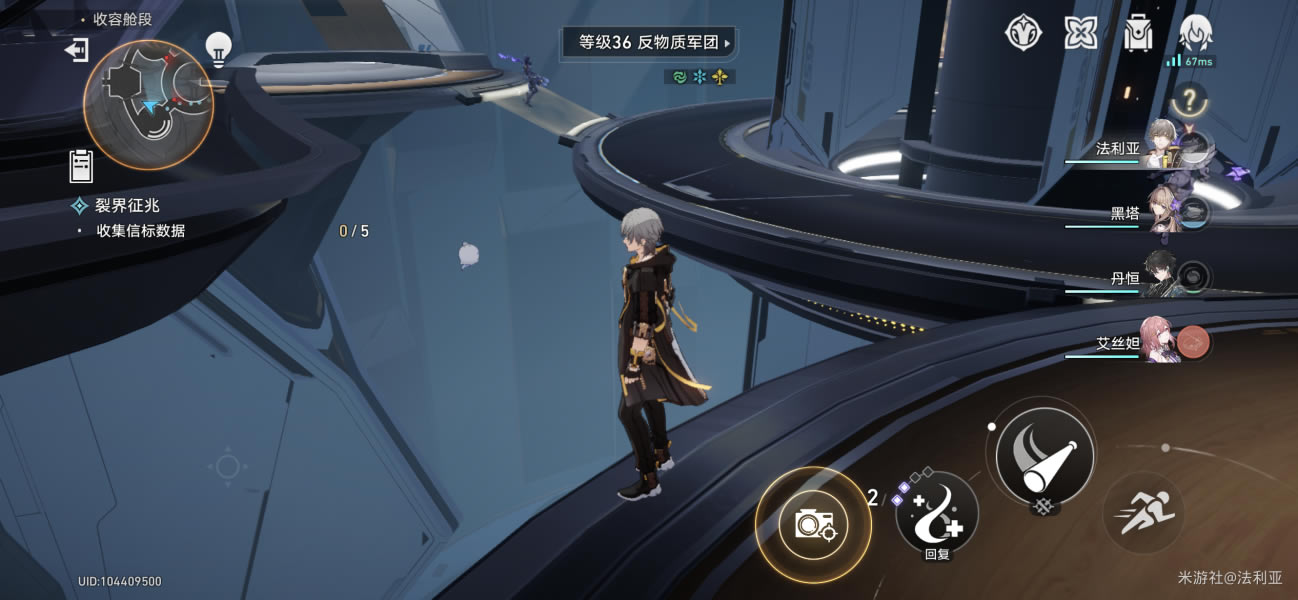Viewport: 1298px width, 600px height.
Task: Open the backpack inventory icon
Action: 1138,33
